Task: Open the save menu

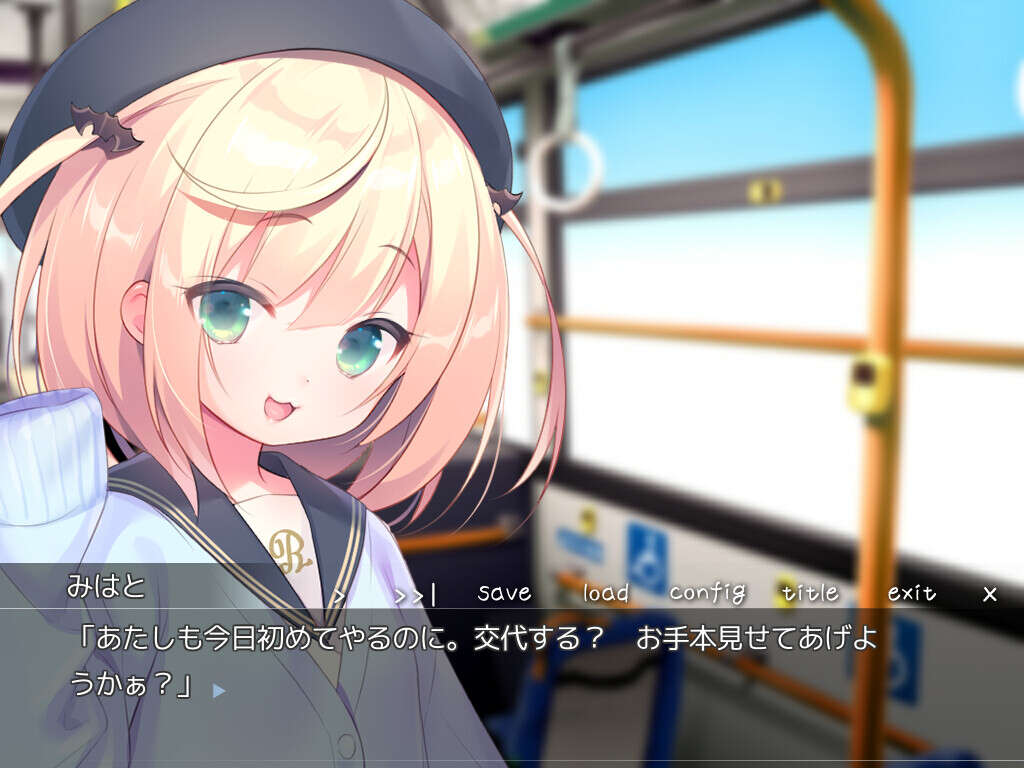Action: point(504,592)
